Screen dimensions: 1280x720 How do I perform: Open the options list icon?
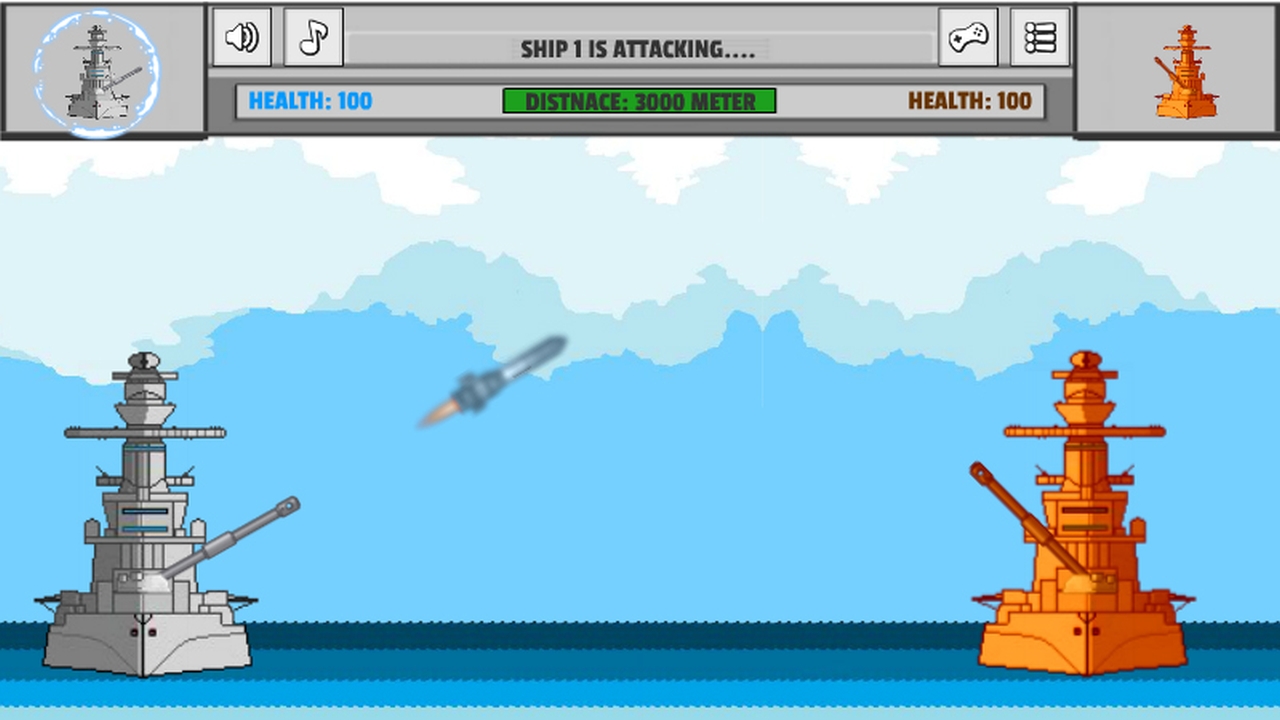(1039, 37)
